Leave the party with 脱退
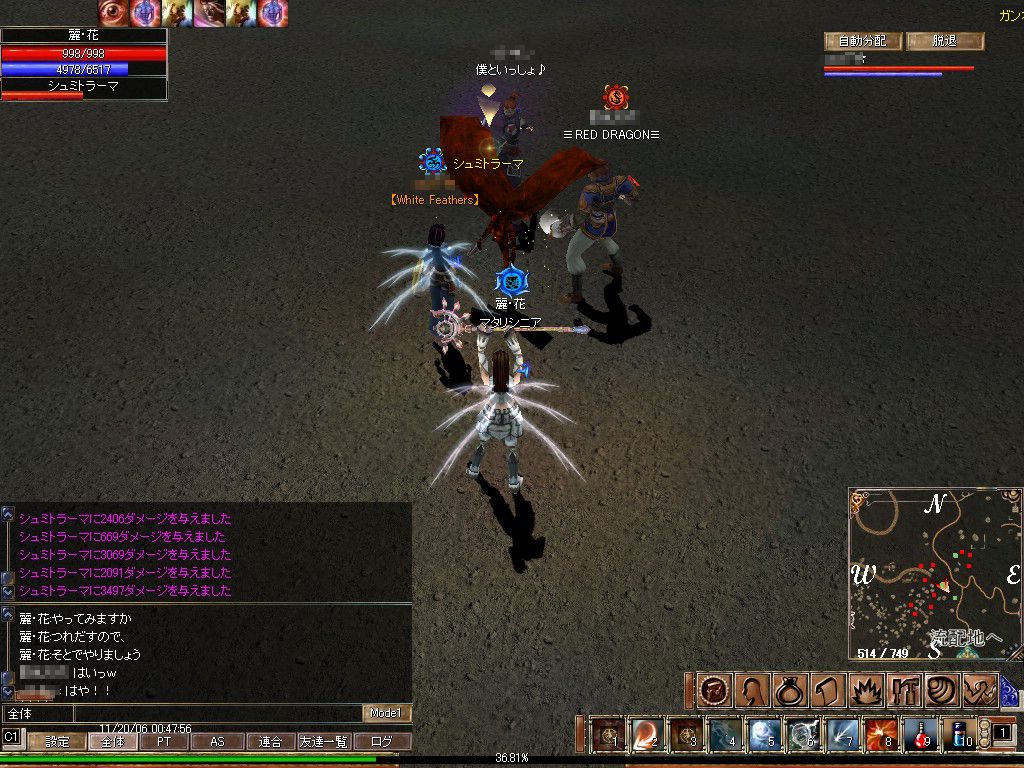 945,41
